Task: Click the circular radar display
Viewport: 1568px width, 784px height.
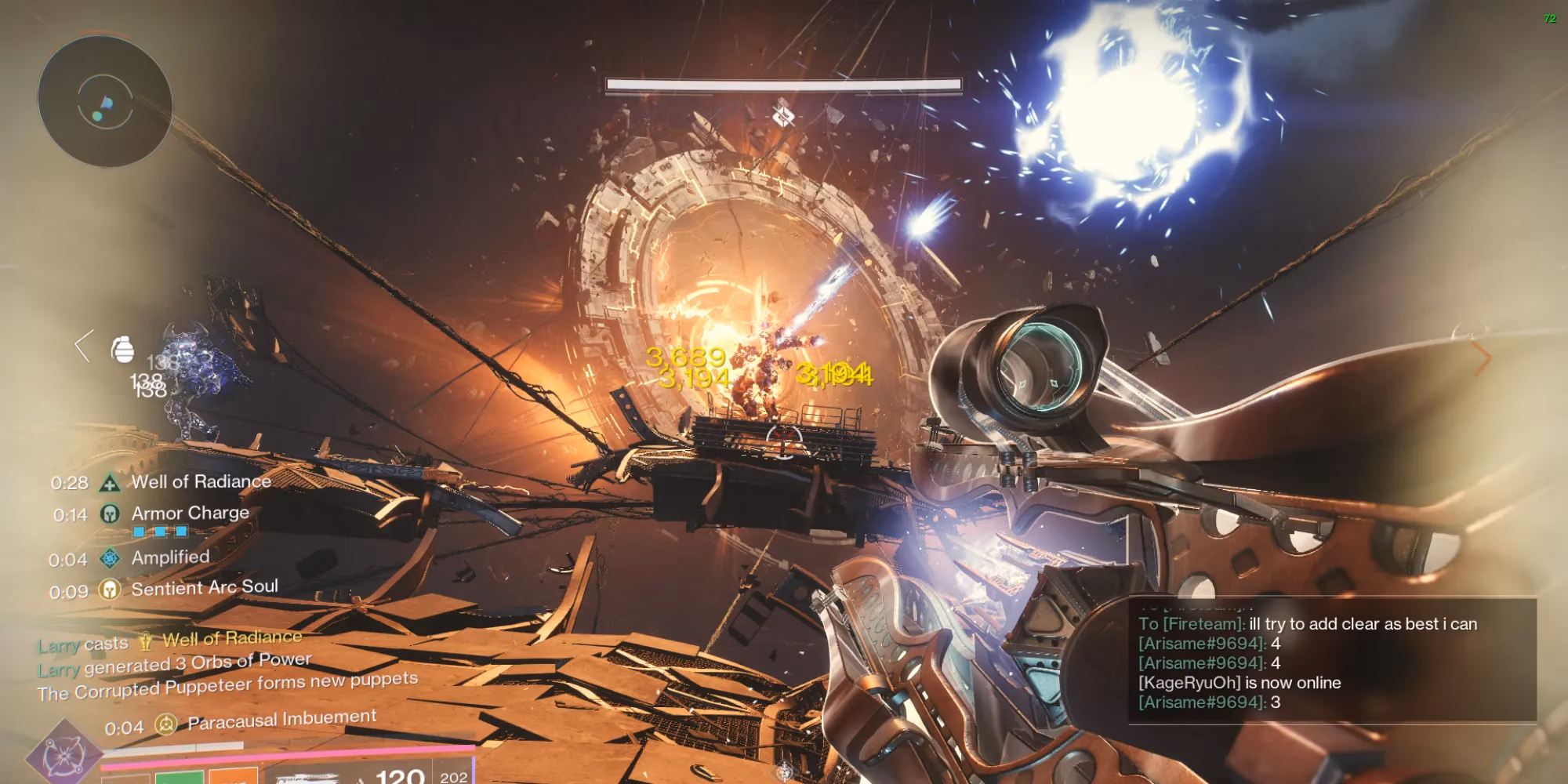Action: (104, 100)
